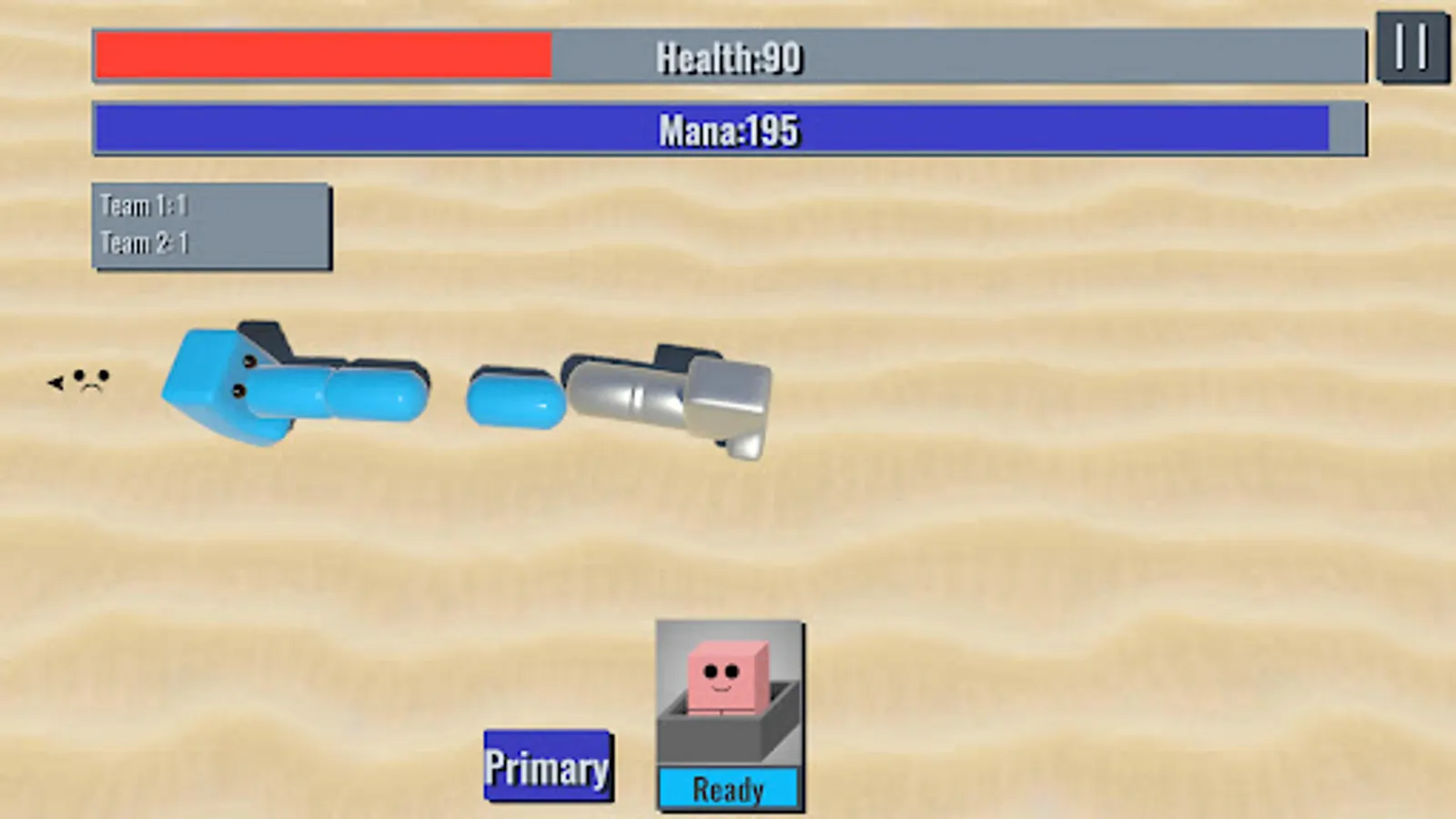
Task: Click the small arrow beside the sad face
Action: tap(55, 382)
